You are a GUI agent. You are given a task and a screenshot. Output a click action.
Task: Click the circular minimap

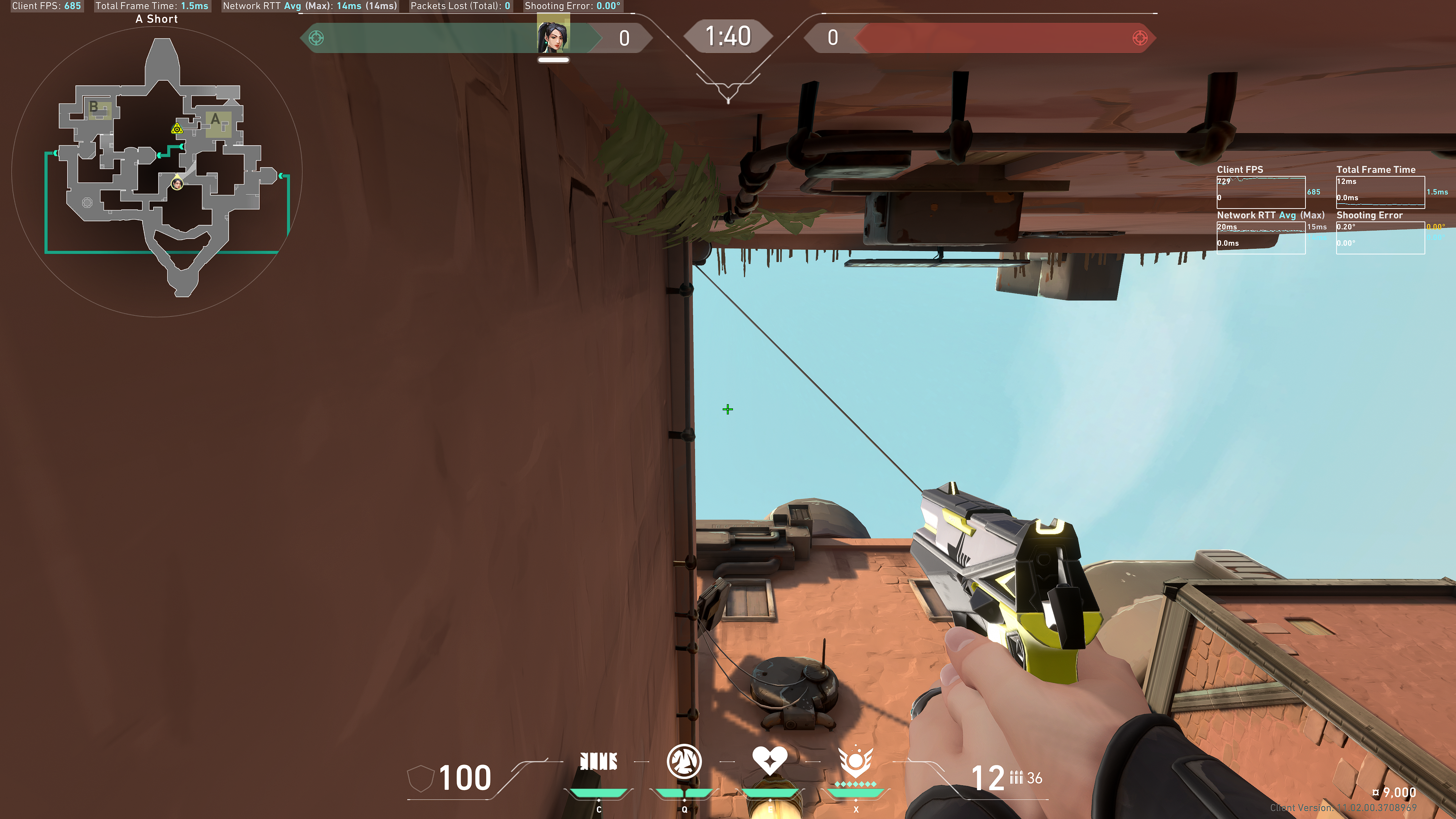[x=157, y=171]
